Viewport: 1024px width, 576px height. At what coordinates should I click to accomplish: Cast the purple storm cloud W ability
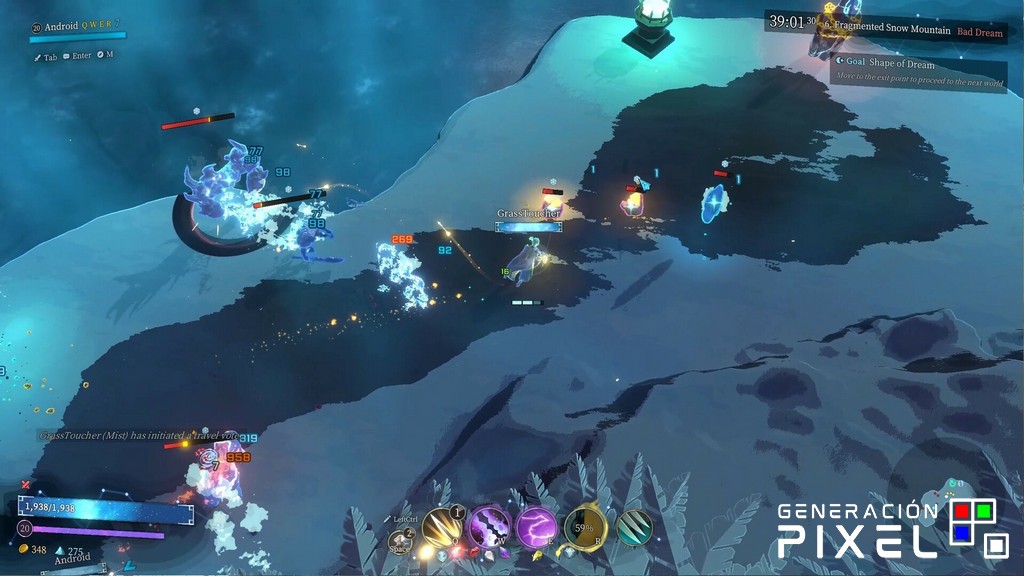490,527
